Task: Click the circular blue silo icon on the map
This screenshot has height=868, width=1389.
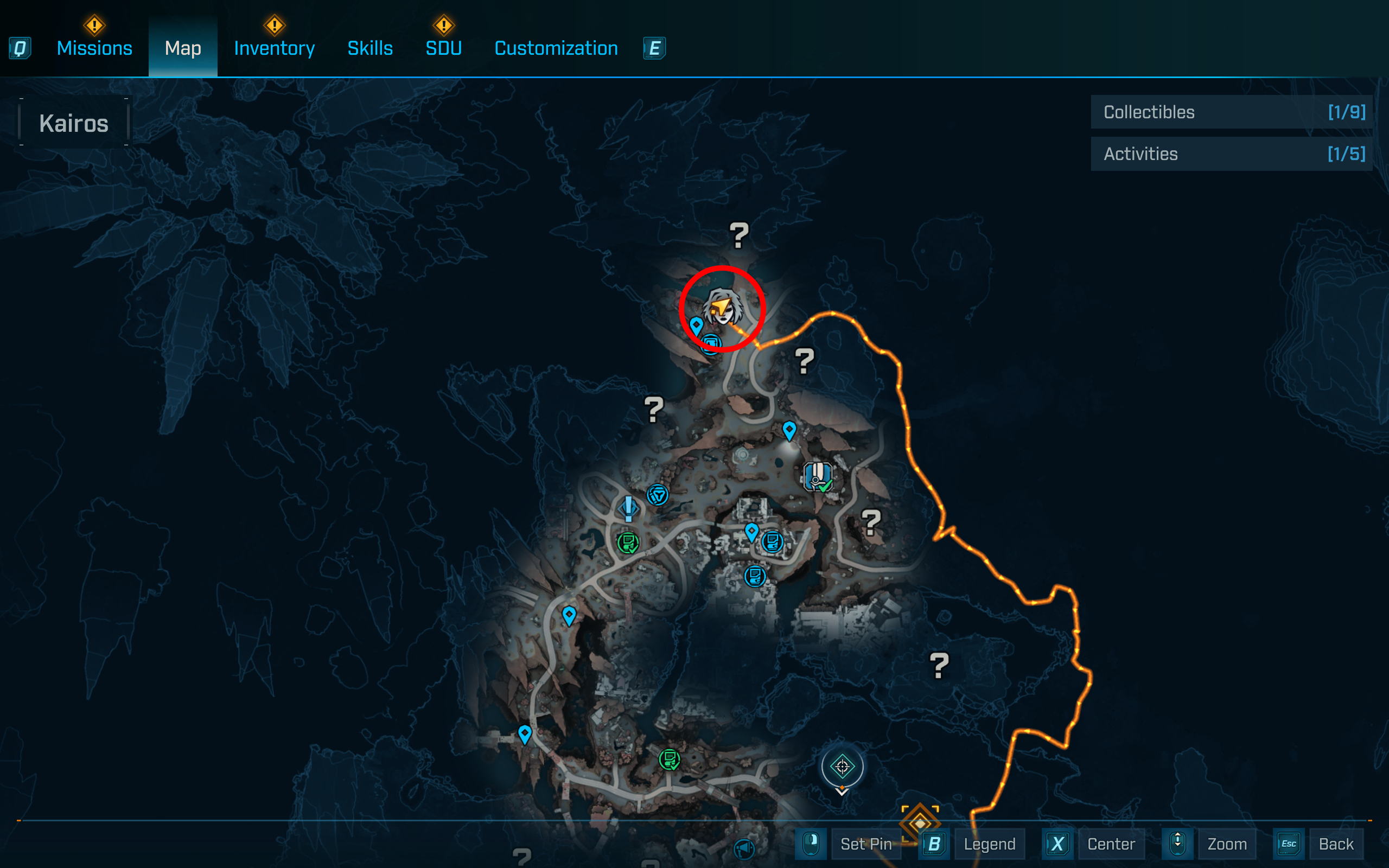Action: pos(659,494)
